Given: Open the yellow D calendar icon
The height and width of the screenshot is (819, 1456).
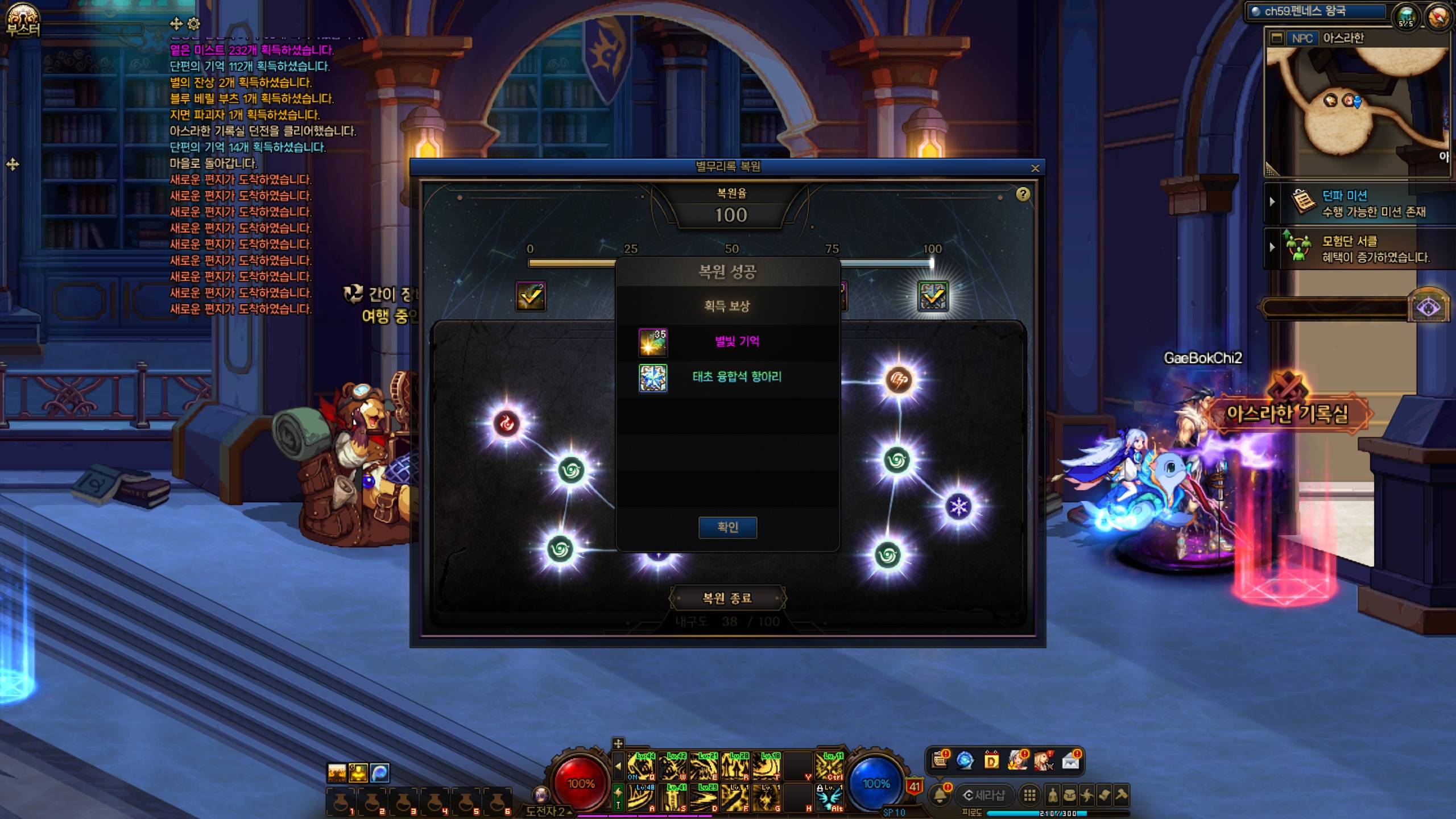Looking at the screenshot, I should click(991, 760).
